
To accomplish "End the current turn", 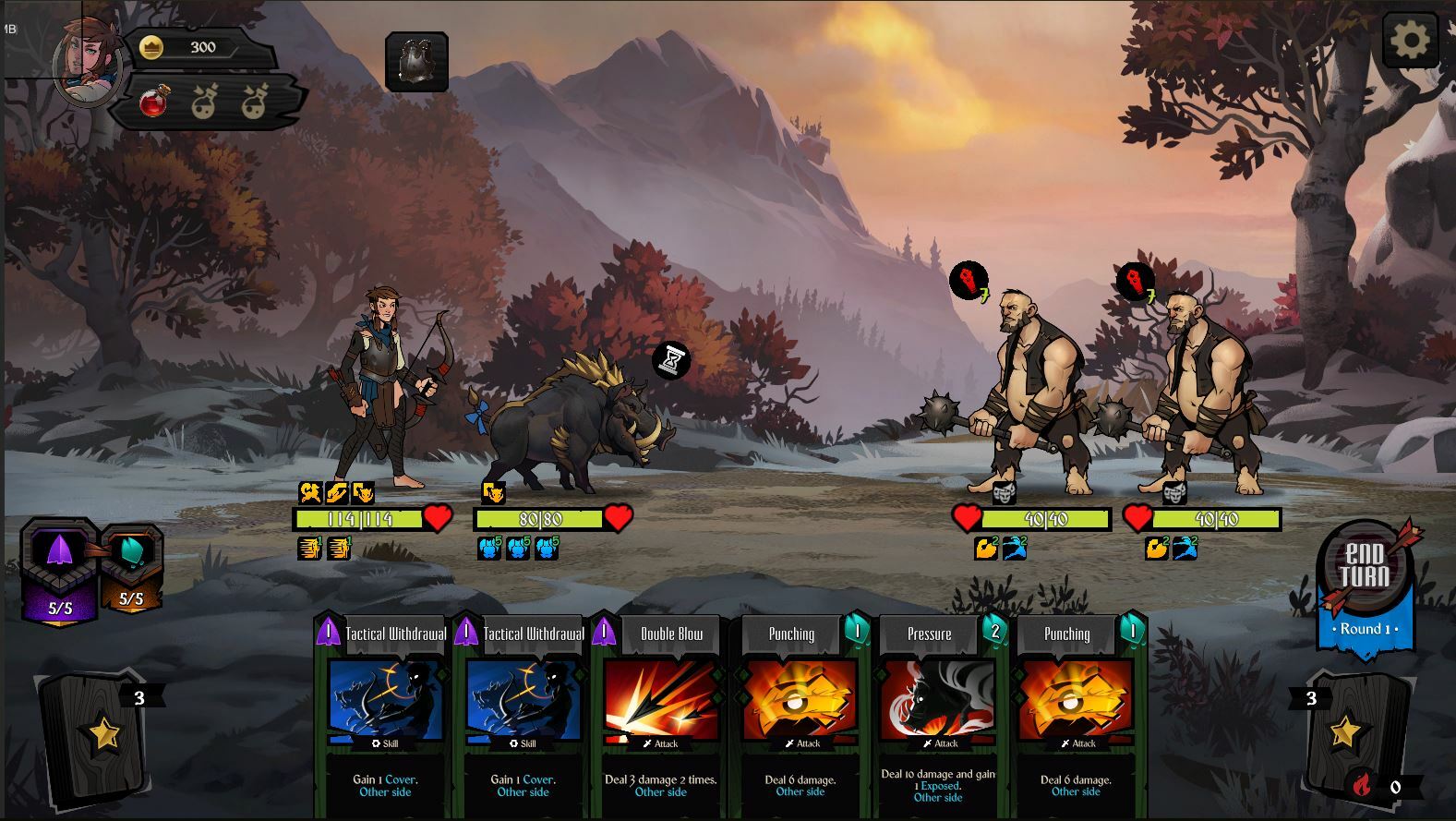I will click(x=1365, y=567).
